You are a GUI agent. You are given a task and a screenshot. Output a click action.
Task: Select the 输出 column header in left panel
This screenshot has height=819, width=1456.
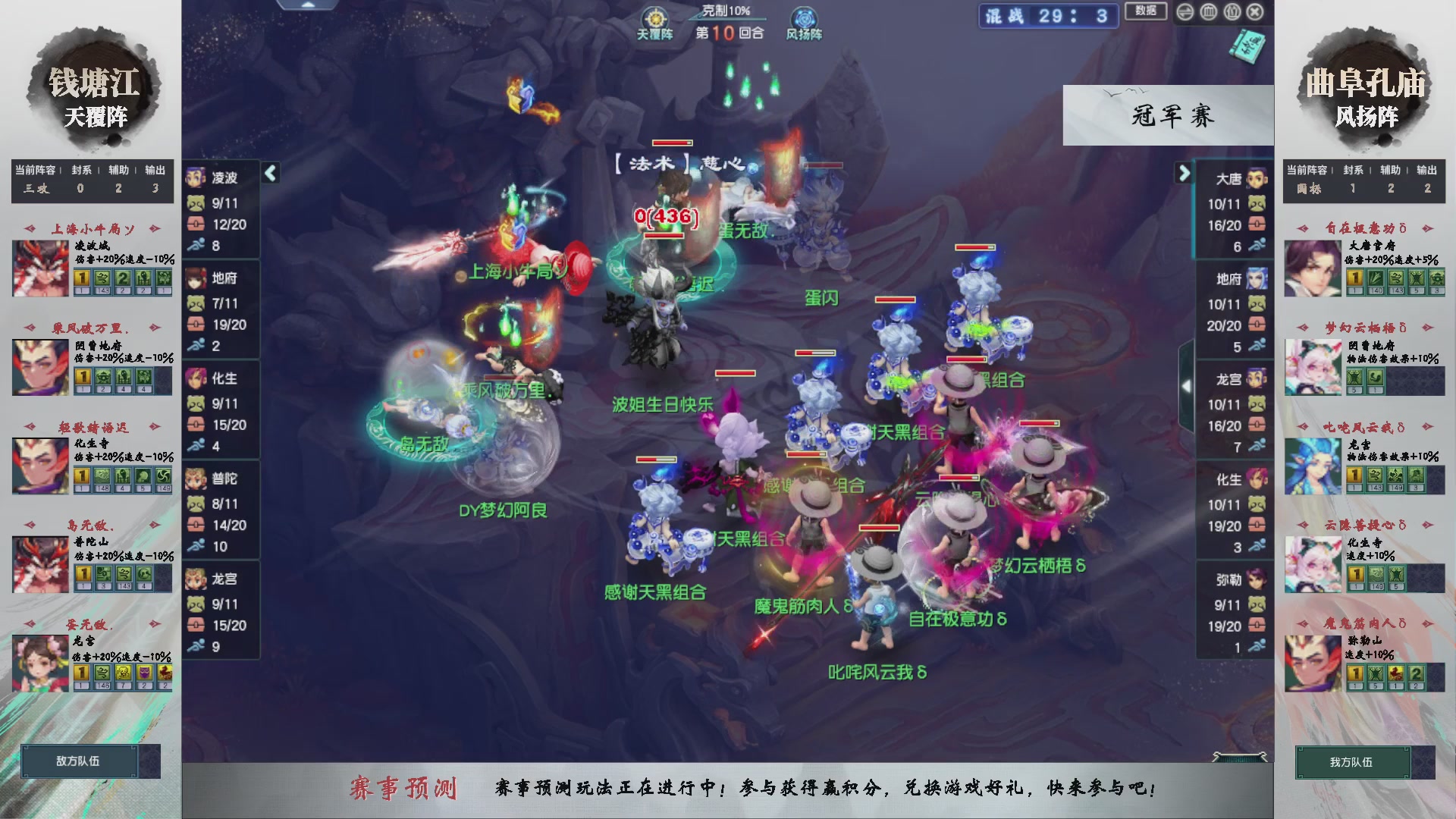[155, 170]
